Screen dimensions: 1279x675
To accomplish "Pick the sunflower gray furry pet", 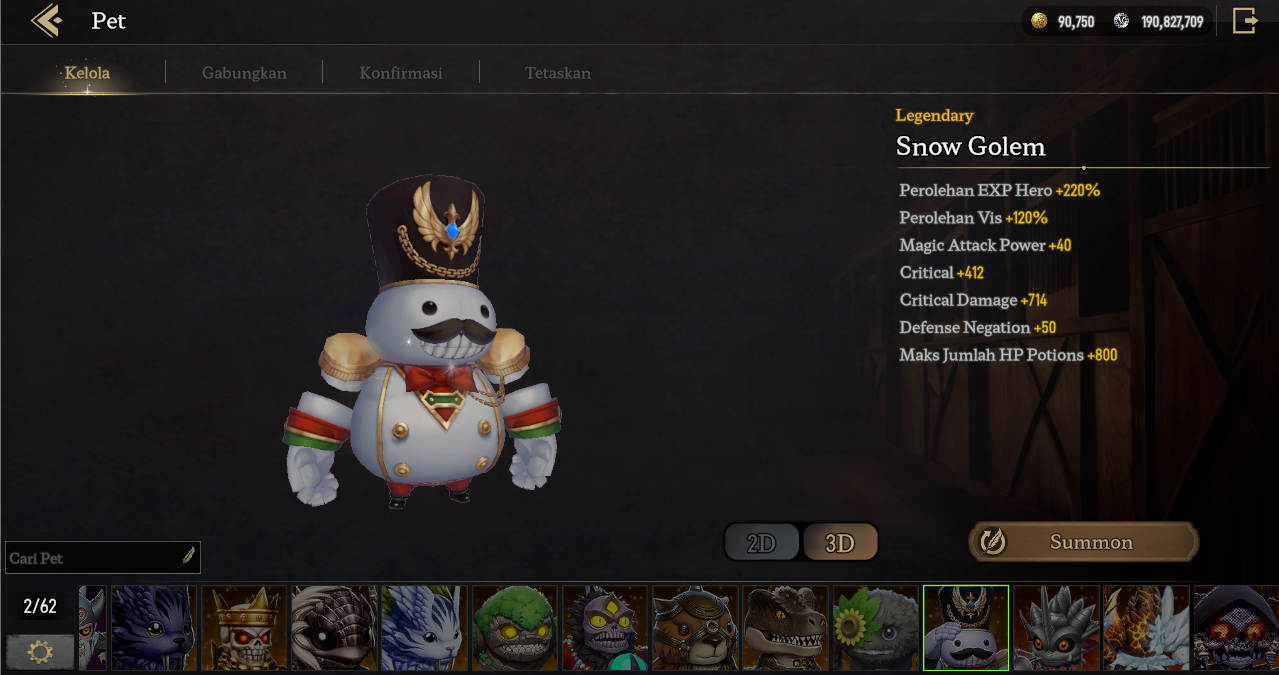I will [x=875, y=628].
